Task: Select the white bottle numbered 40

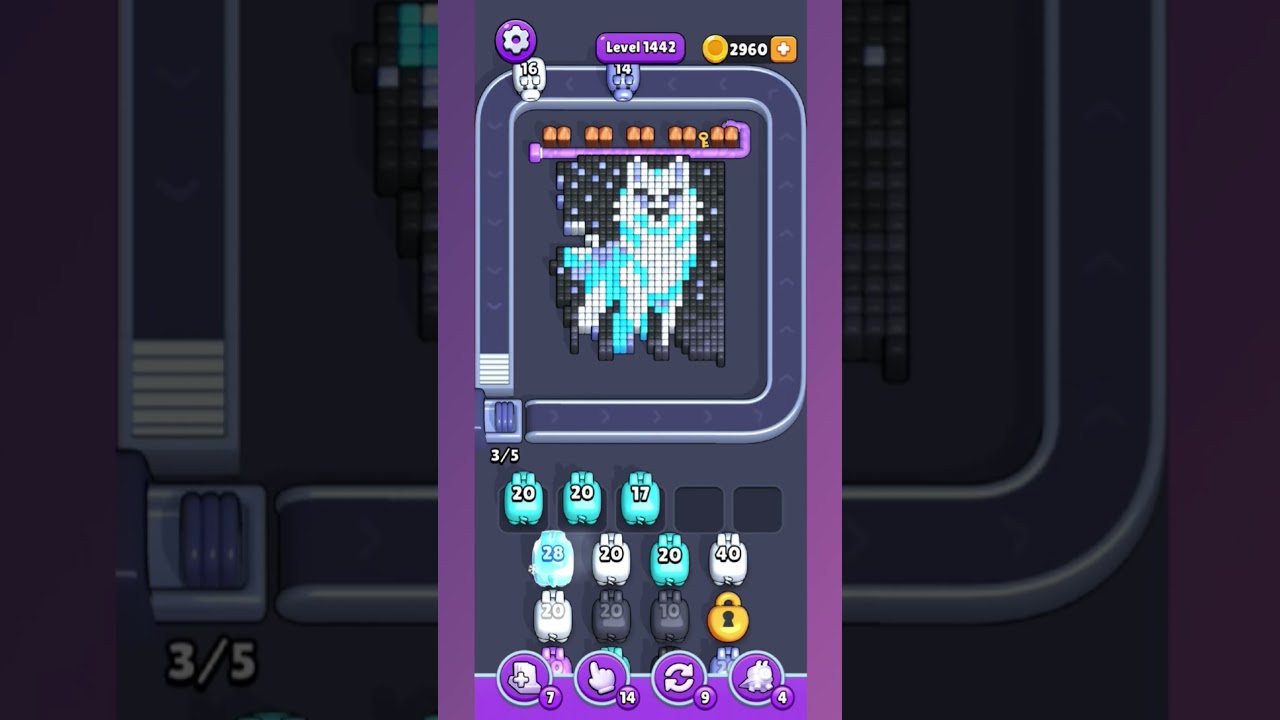Action: (727, 557)
